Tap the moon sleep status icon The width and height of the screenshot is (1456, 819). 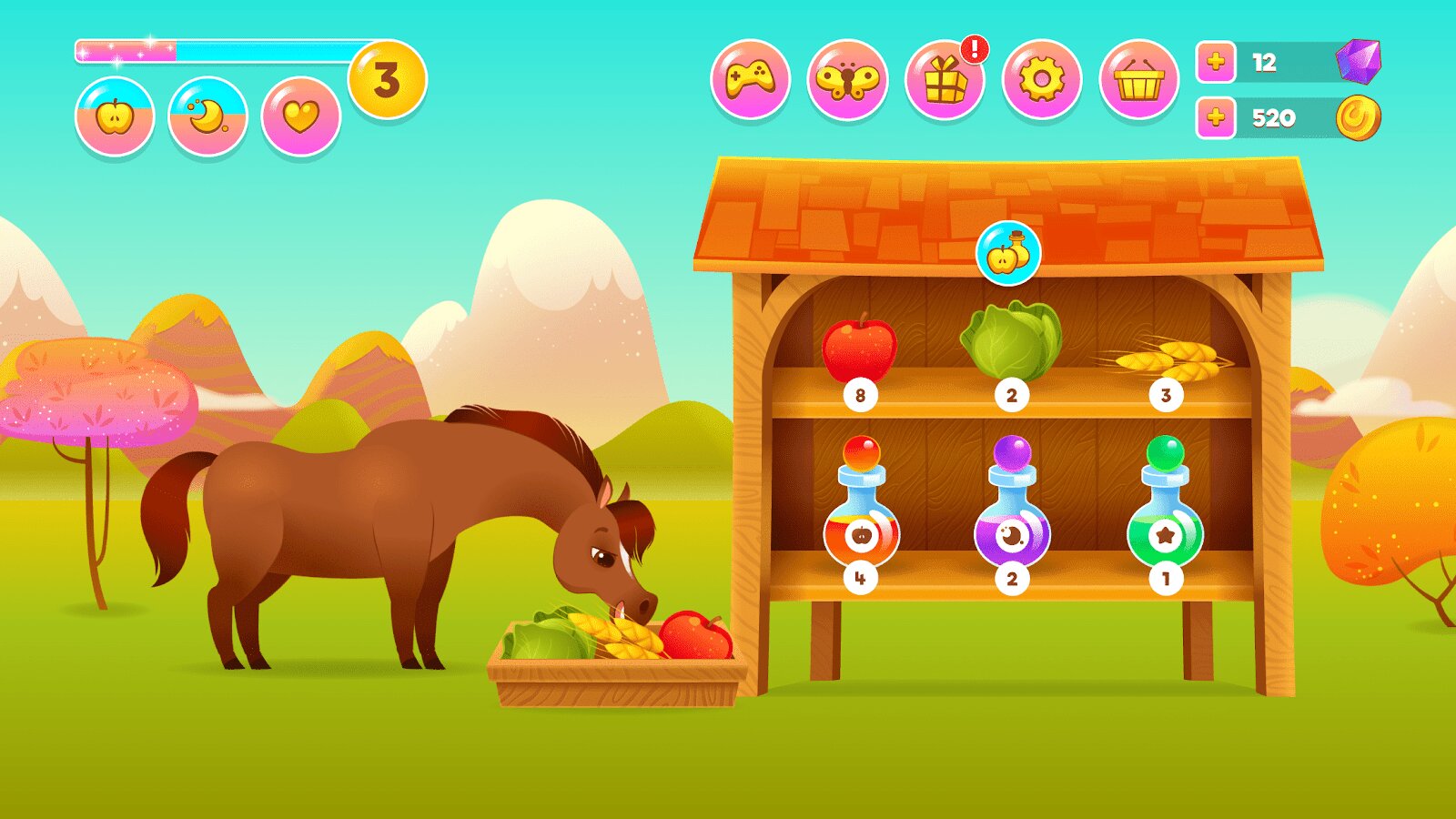click(x=207, y=116)
